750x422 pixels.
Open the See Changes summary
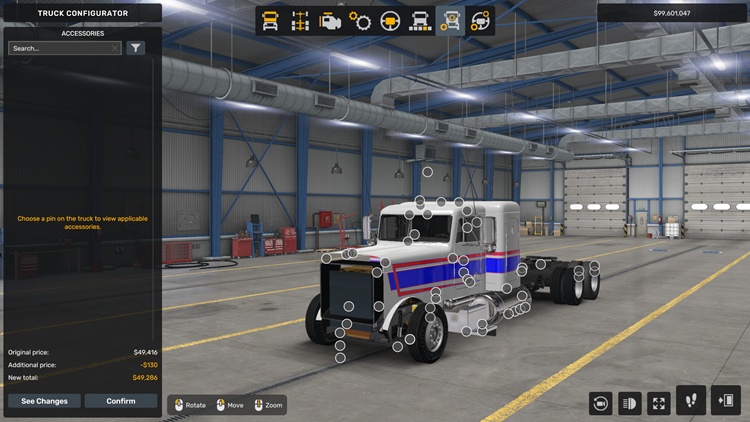point(44,401)
